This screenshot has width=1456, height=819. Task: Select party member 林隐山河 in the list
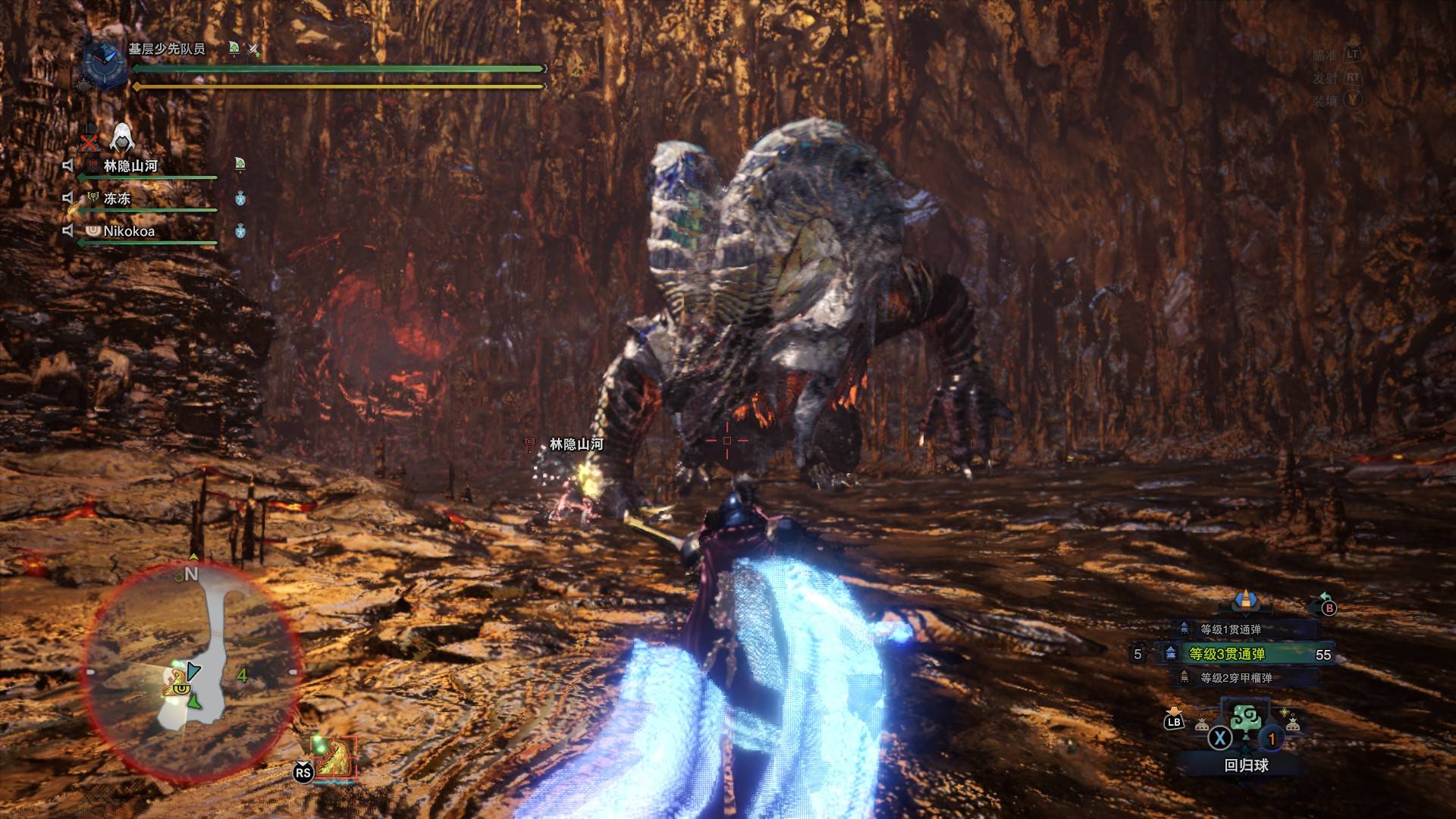(130, 166)
